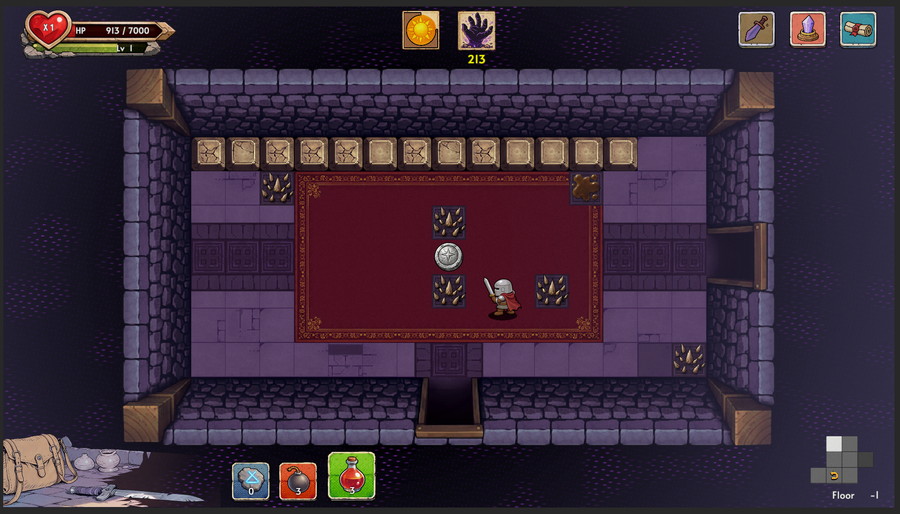Use the blue gem item slot
The image size is (900, 514).
point(250,479)
